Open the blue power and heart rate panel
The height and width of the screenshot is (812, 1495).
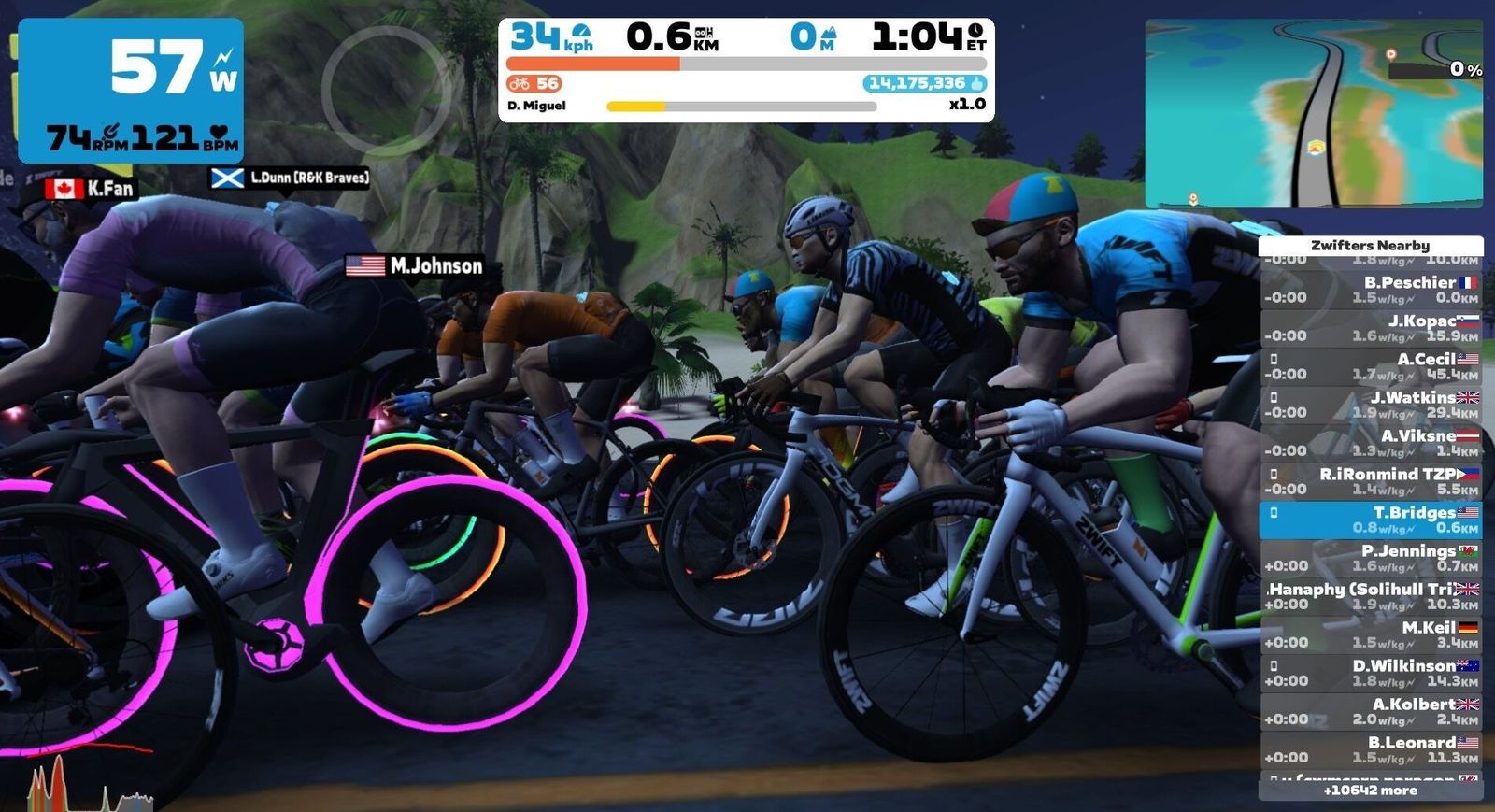(131, 91)
